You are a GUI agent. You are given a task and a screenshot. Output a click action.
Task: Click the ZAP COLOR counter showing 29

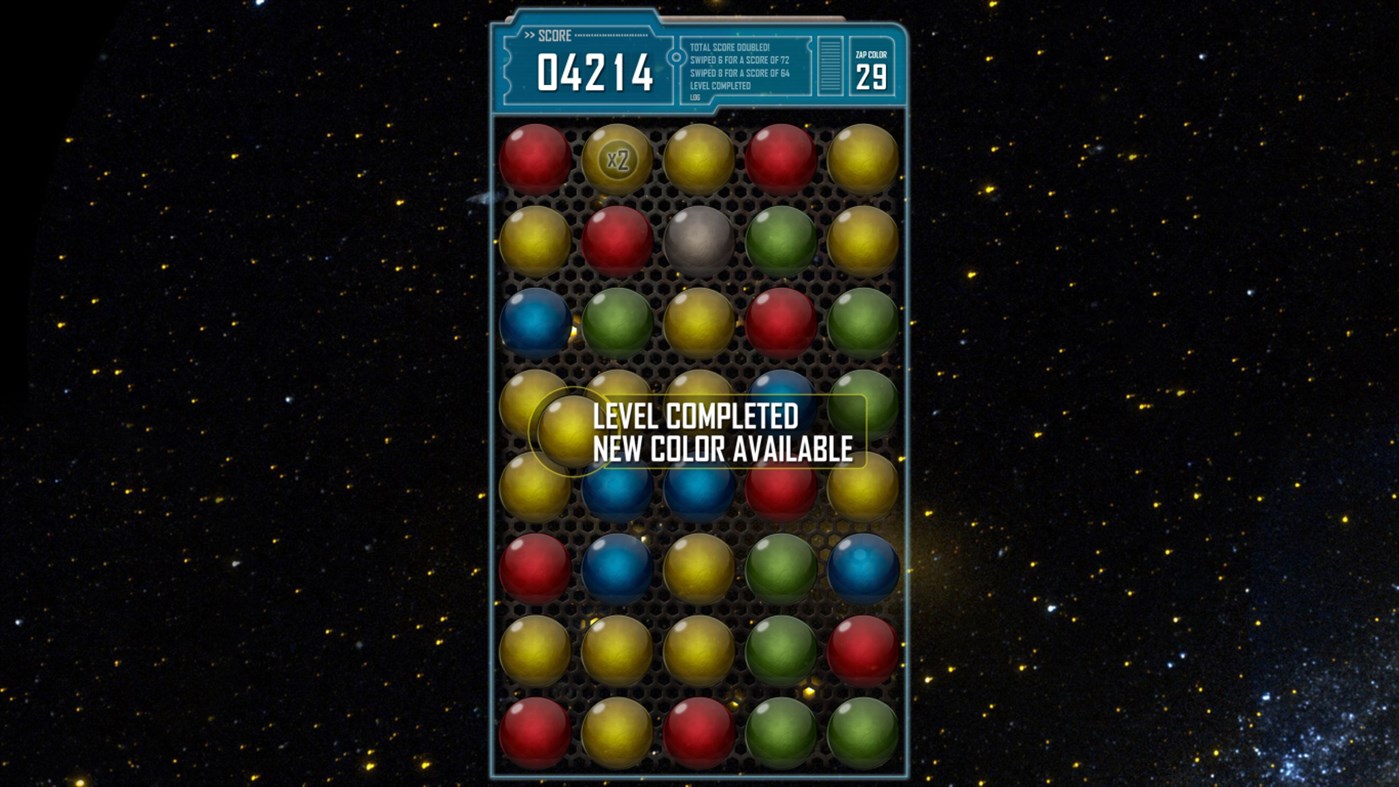click(x=872, y=73)
